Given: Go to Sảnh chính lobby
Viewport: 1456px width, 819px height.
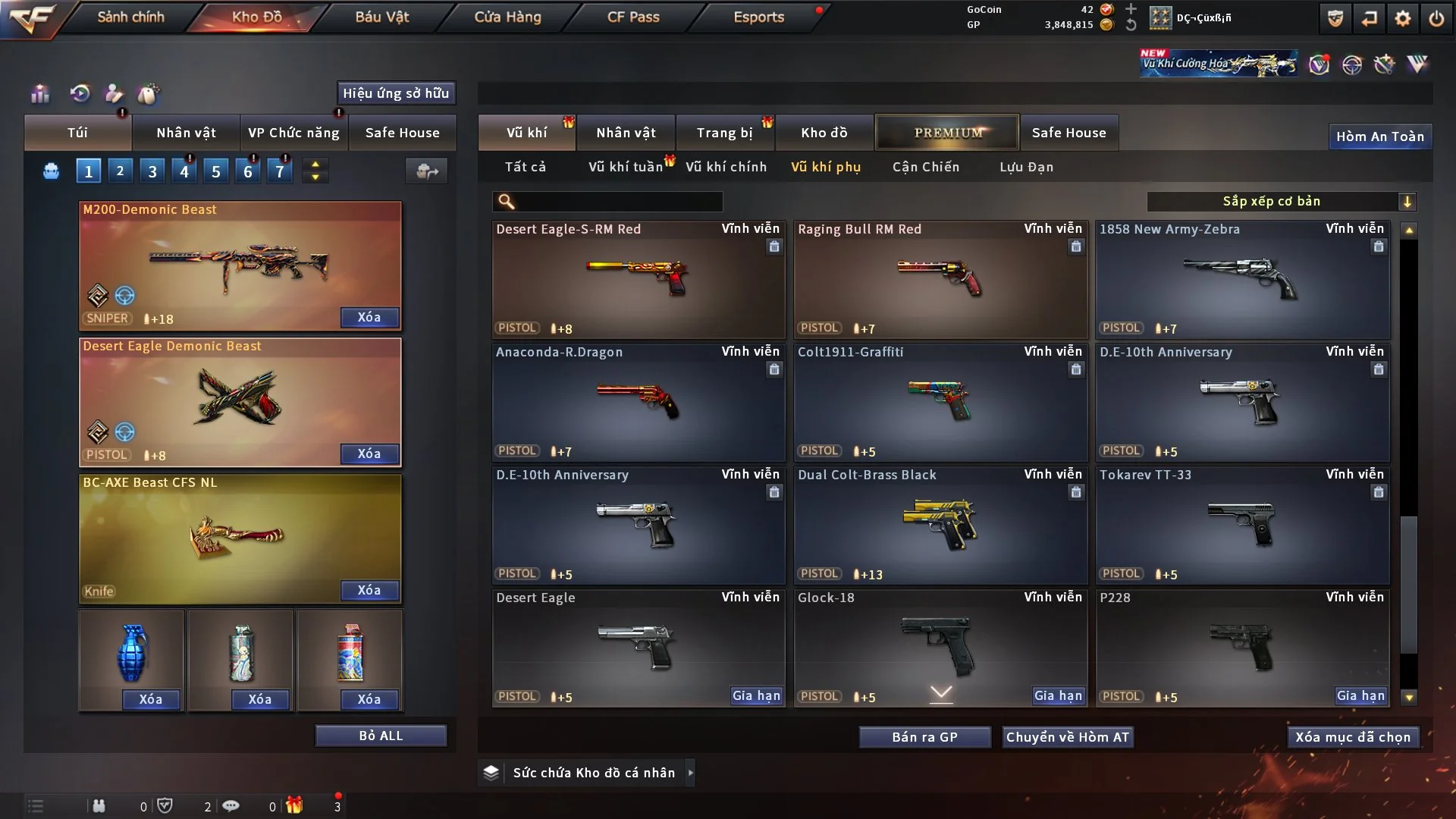Looking at the screenshot, I should point(130,17).
